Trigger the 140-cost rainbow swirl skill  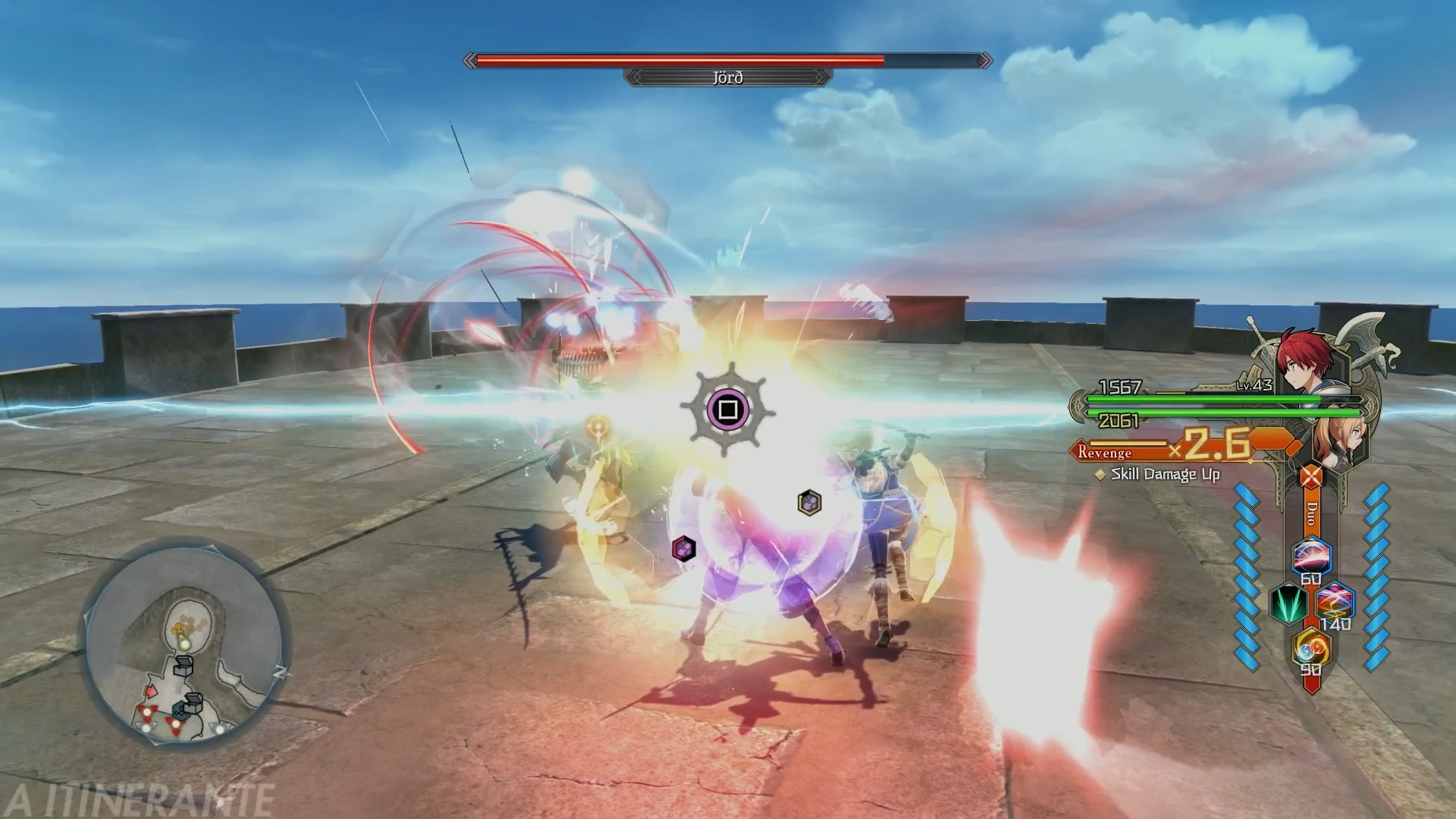pyautogui.click(x=1334, y=603)
